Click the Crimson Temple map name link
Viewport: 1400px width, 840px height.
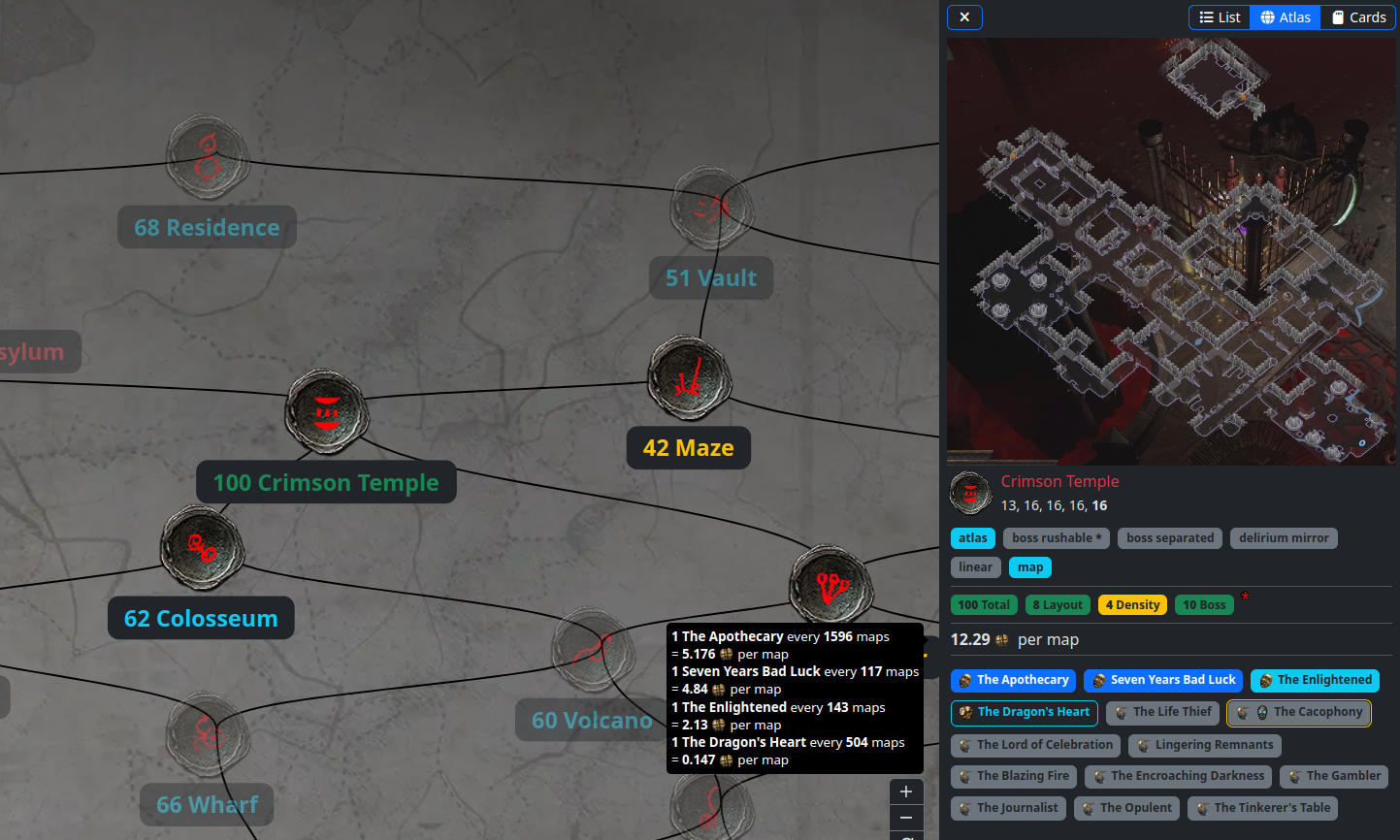pos(1059,482)
